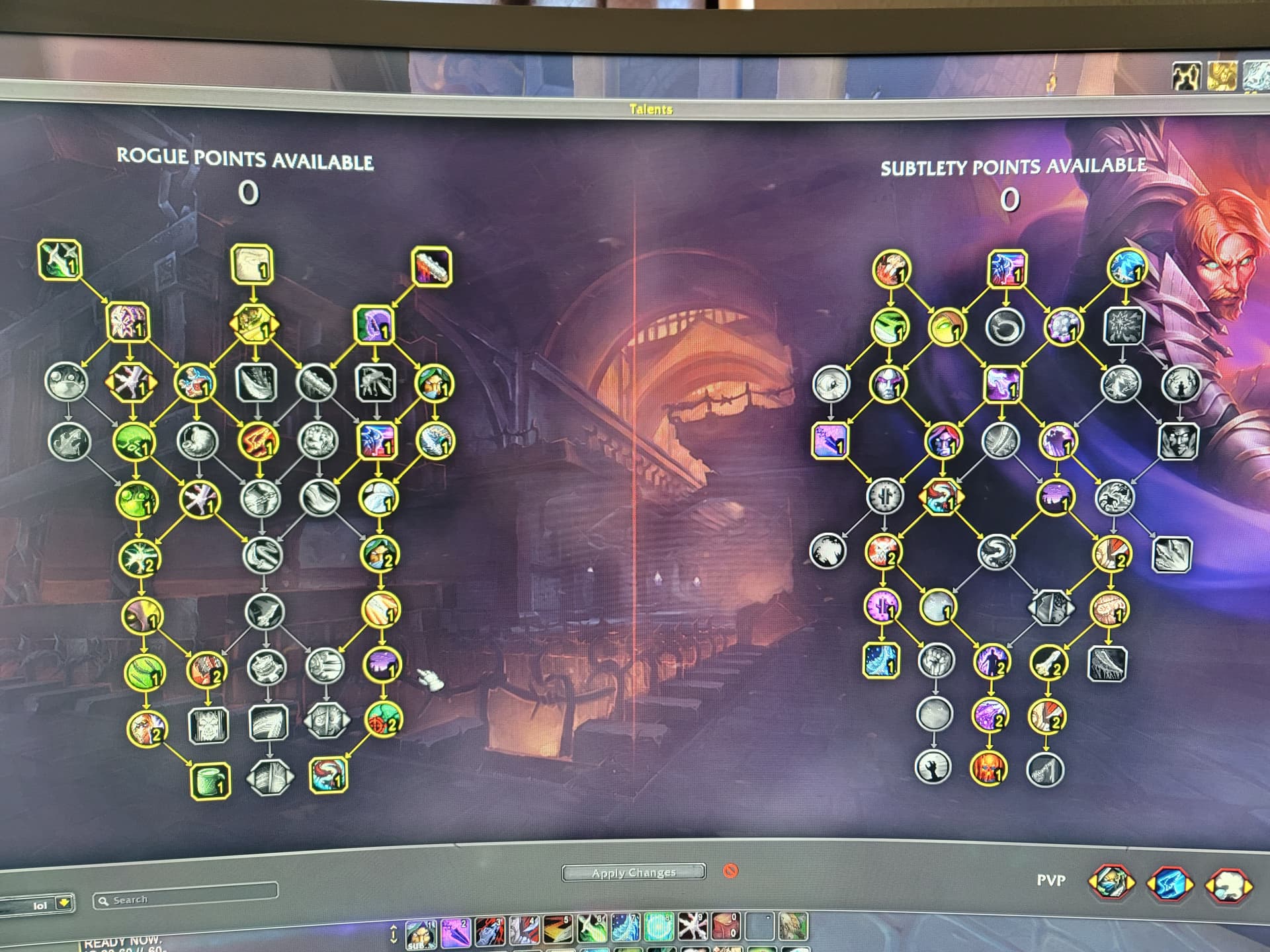Viewport: 1270px width, 952px height.
Task: Click the glowing teal orb ability in slot 8
Action: point(659,928)
